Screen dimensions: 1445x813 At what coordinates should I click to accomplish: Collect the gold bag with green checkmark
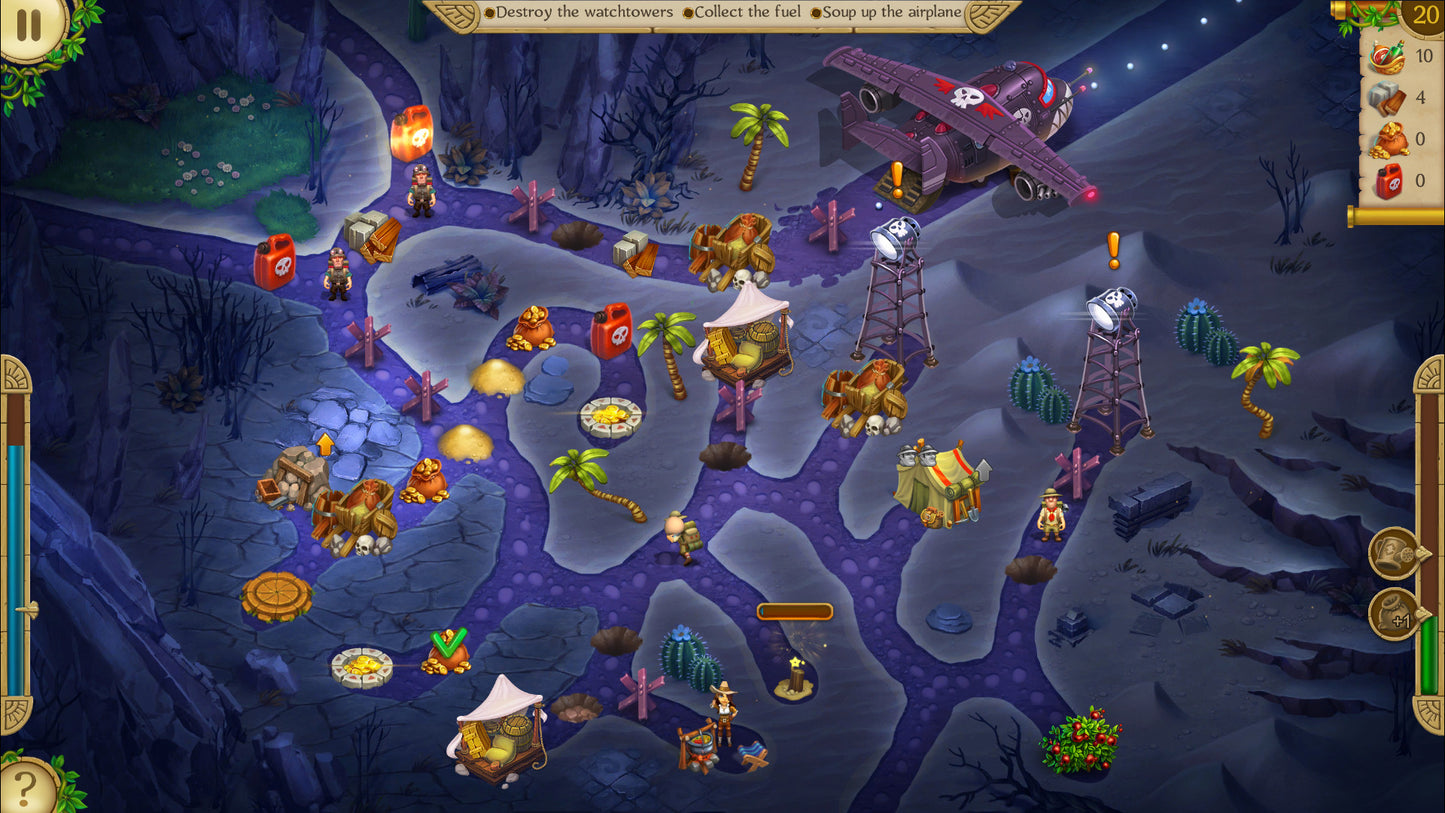click(446, 656)
